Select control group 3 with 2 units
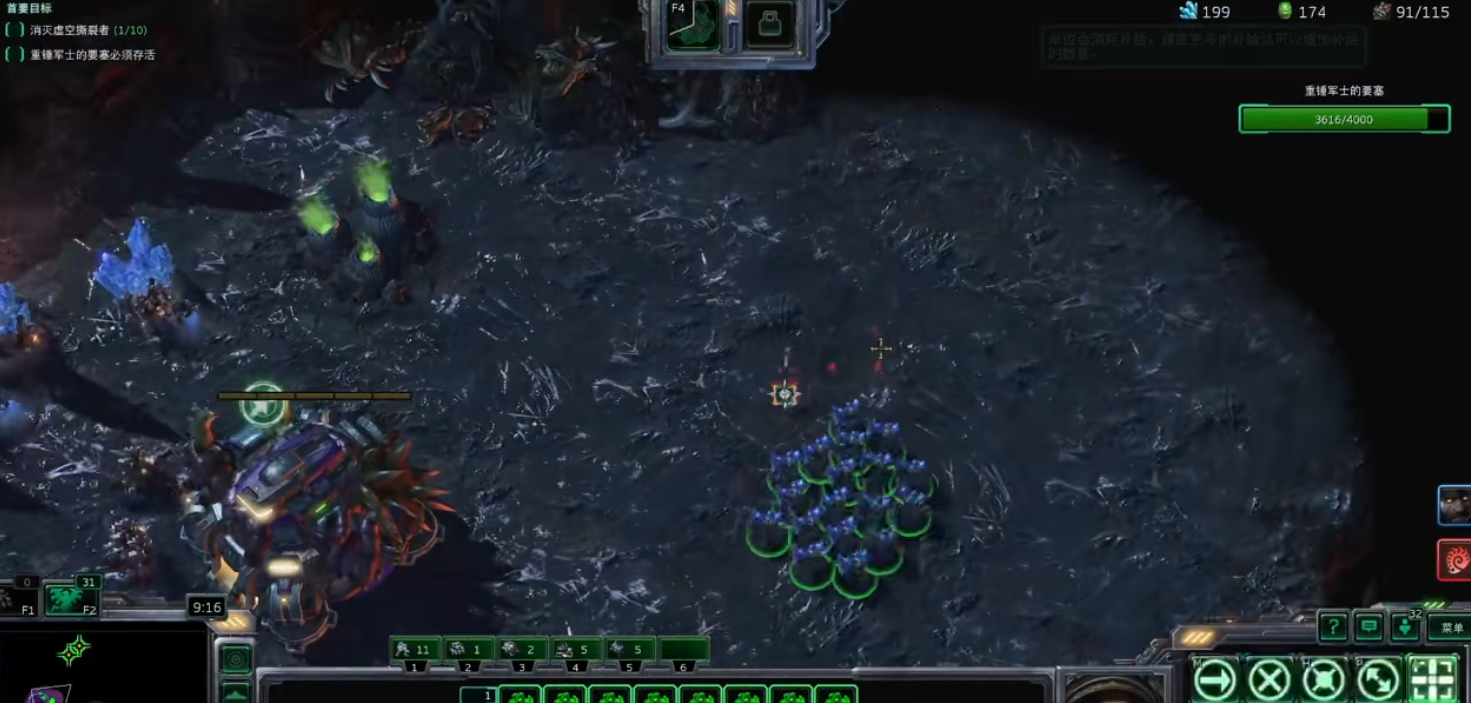 pos(522,650)
